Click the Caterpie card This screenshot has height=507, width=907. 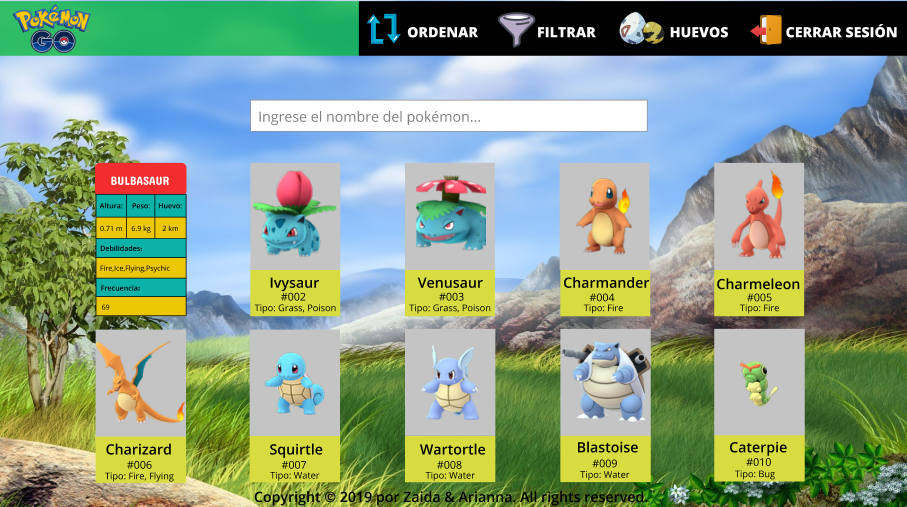point(758,406)
